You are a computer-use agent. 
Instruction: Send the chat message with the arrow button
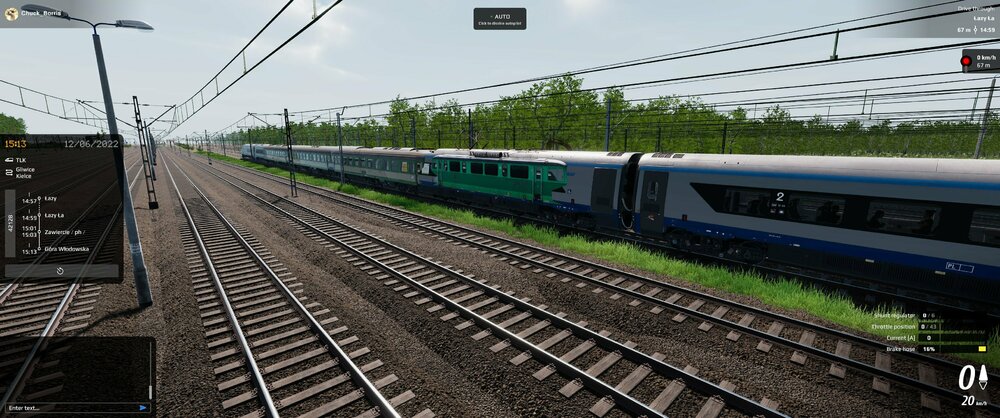tap(144, 407)
